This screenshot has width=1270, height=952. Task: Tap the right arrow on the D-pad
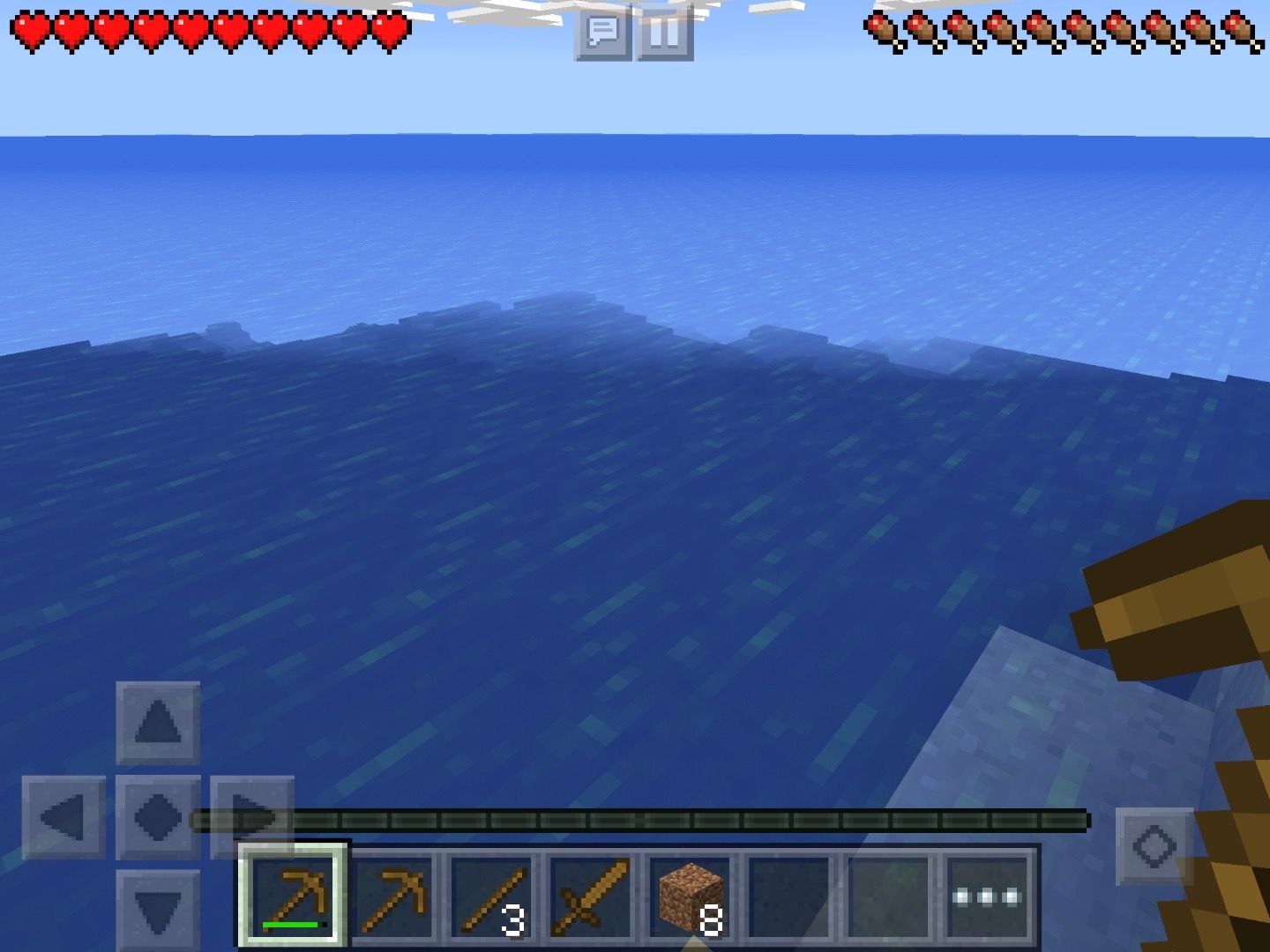point(251,817)
